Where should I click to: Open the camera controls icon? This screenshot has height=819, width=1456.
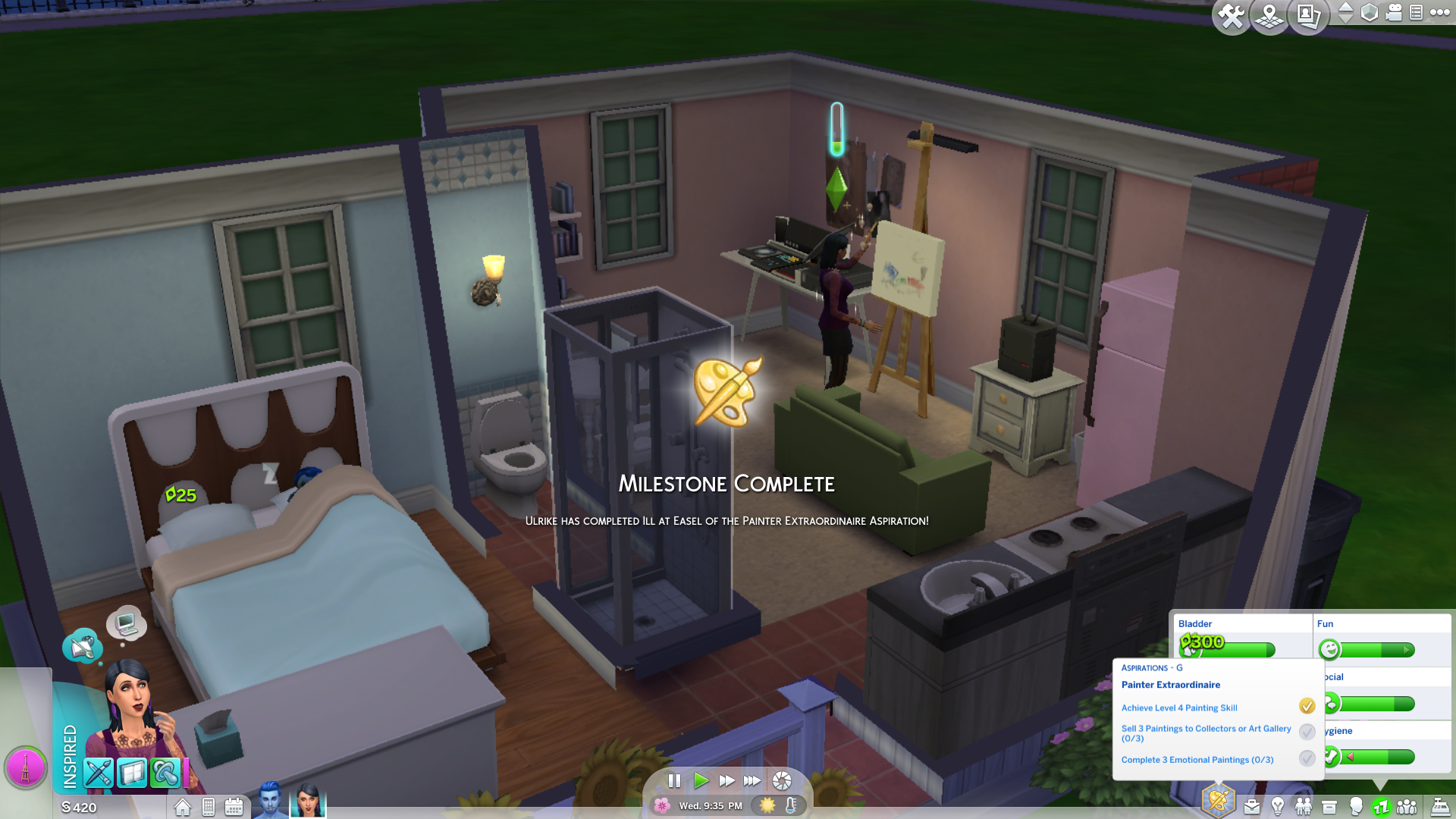(x=1394, y=13)
